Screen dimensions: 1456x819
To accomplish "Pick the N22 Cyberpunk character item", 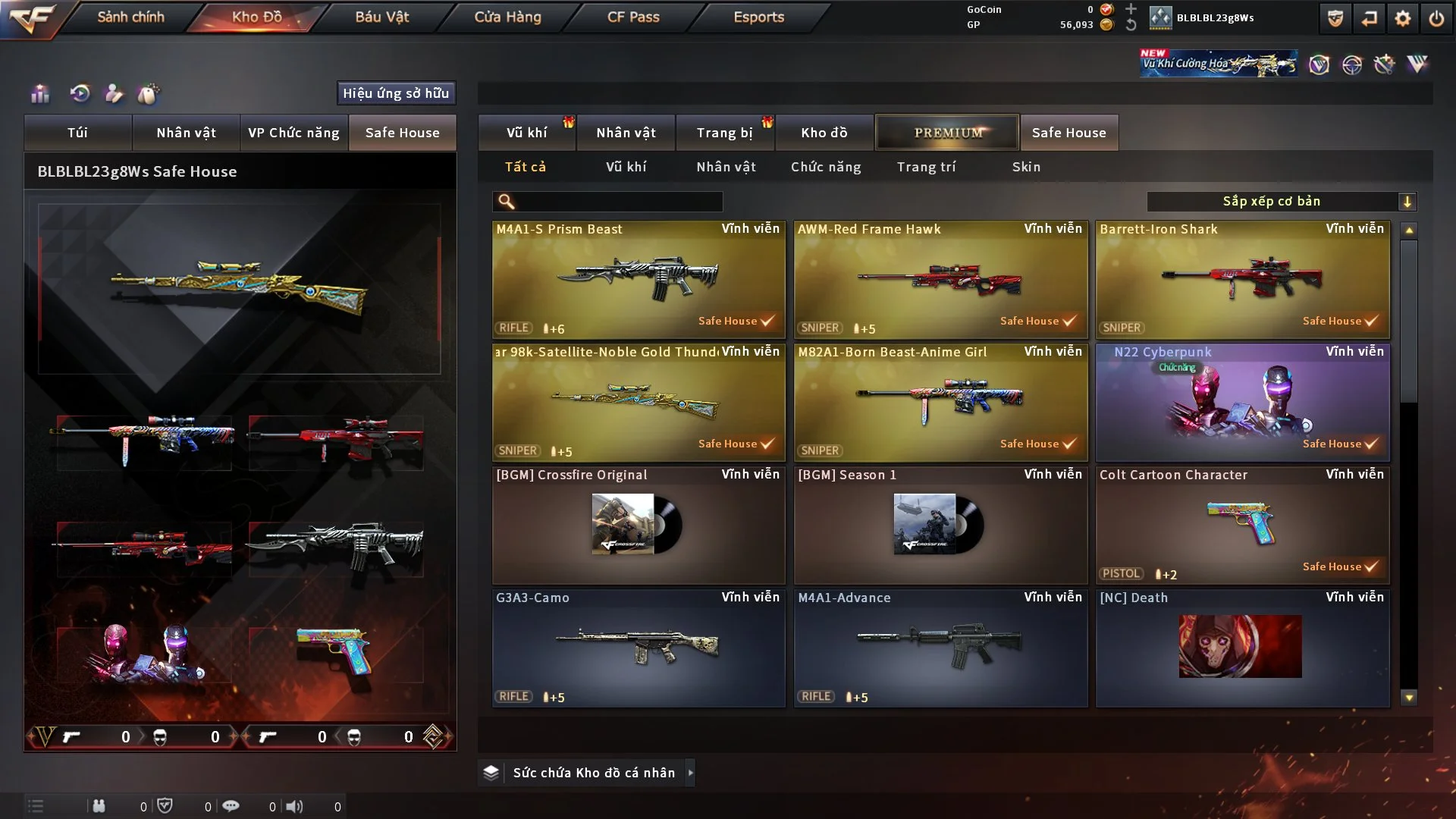I will [1242, 403].
